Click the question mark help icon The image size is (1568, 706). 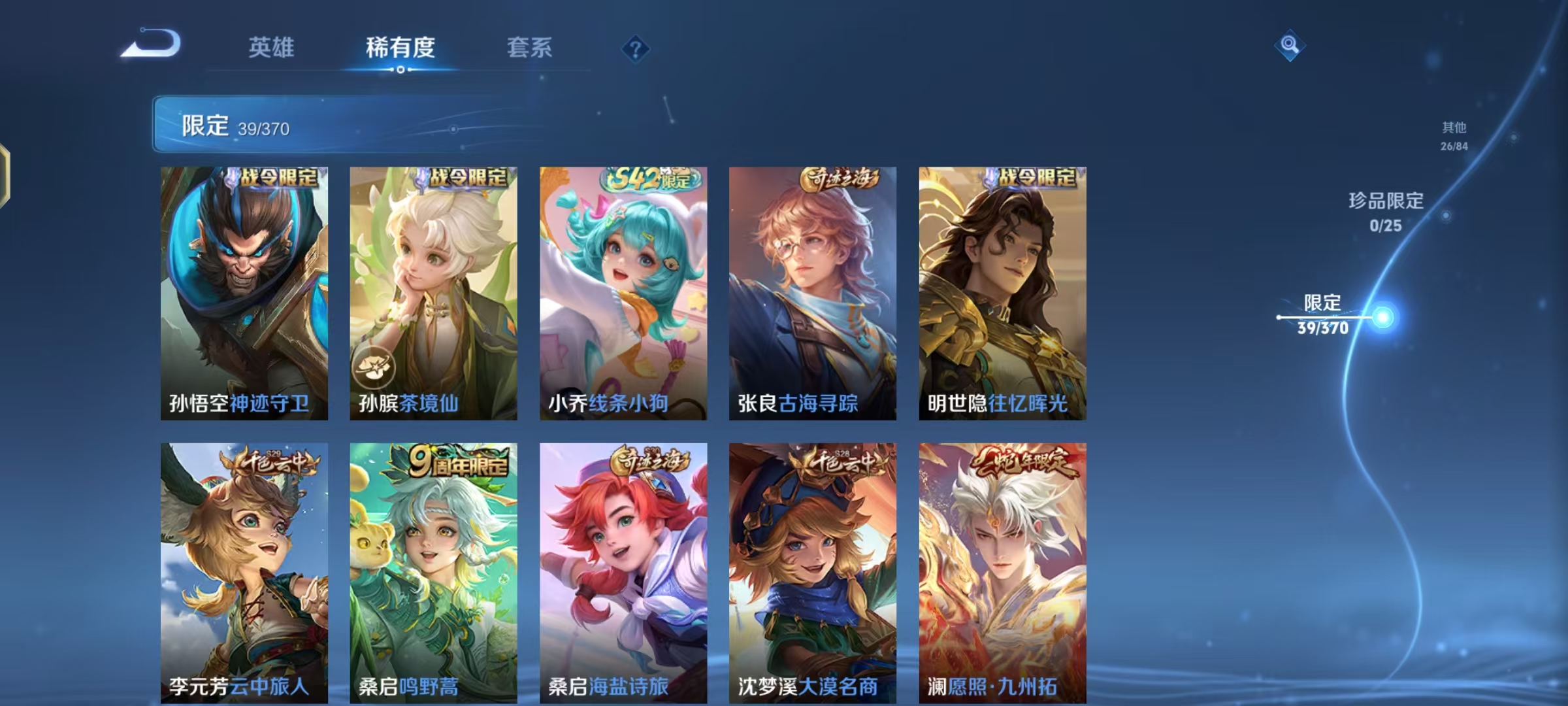pos(635,50)
